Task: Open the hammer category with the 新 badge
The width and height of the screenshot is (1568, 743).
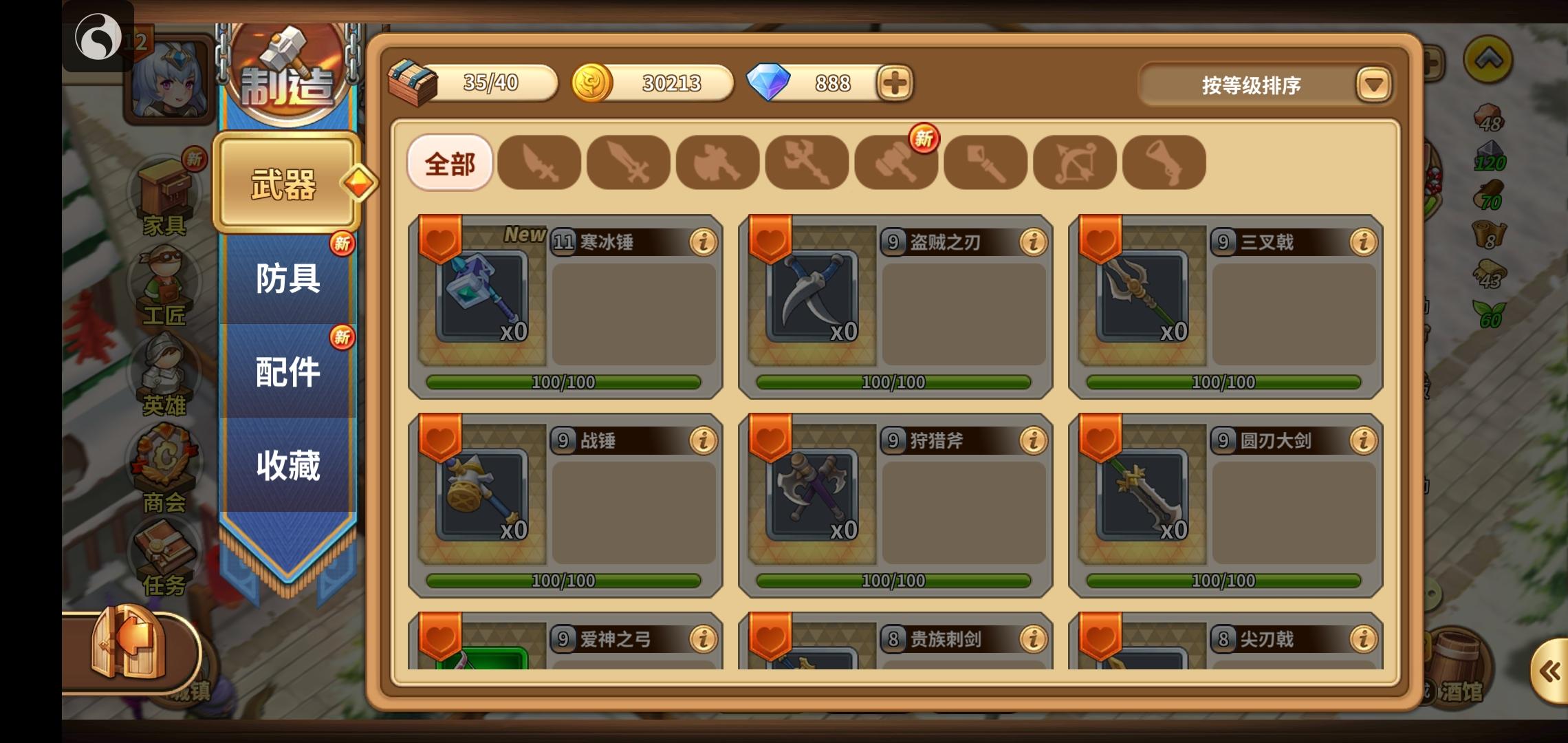Action: point(895,162)
